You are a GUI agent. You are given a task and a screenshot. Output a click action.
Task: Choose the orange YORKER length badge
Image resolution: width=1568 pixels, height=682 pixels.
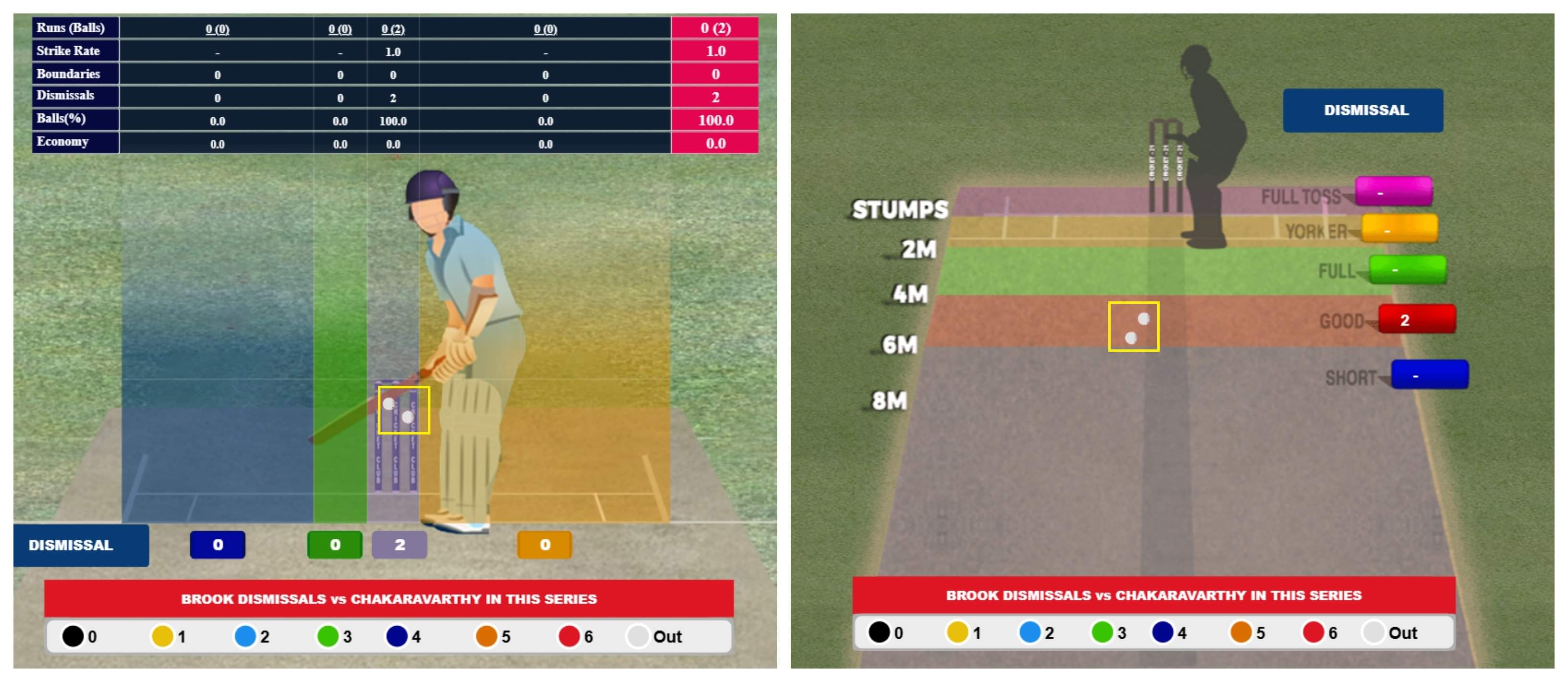click(x=1399, y=229)
